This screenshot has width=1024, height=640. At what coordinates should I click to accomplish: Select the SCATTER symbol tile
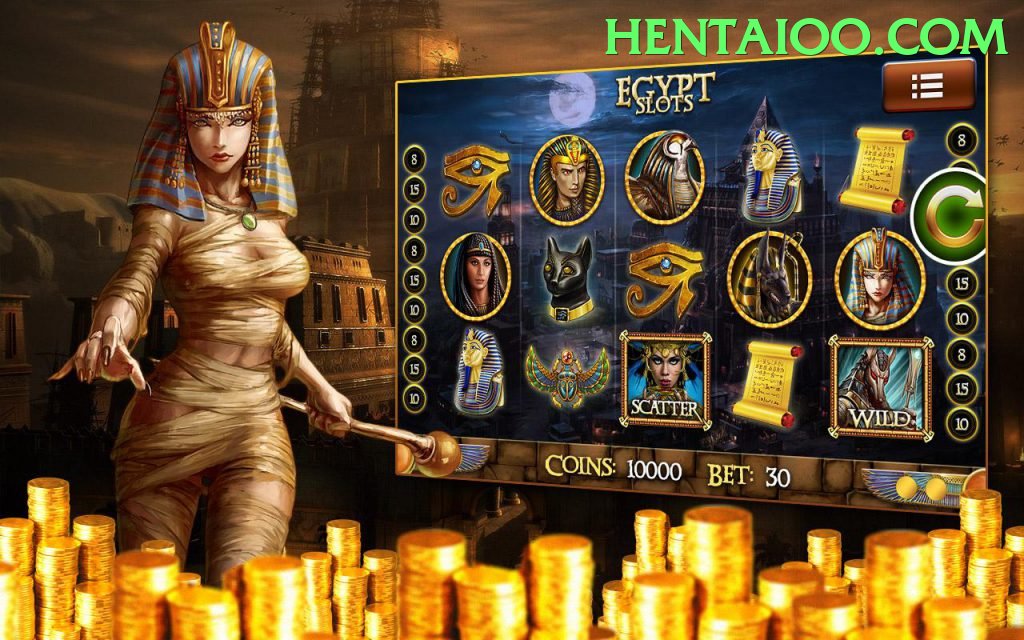(x=664, y=380)
